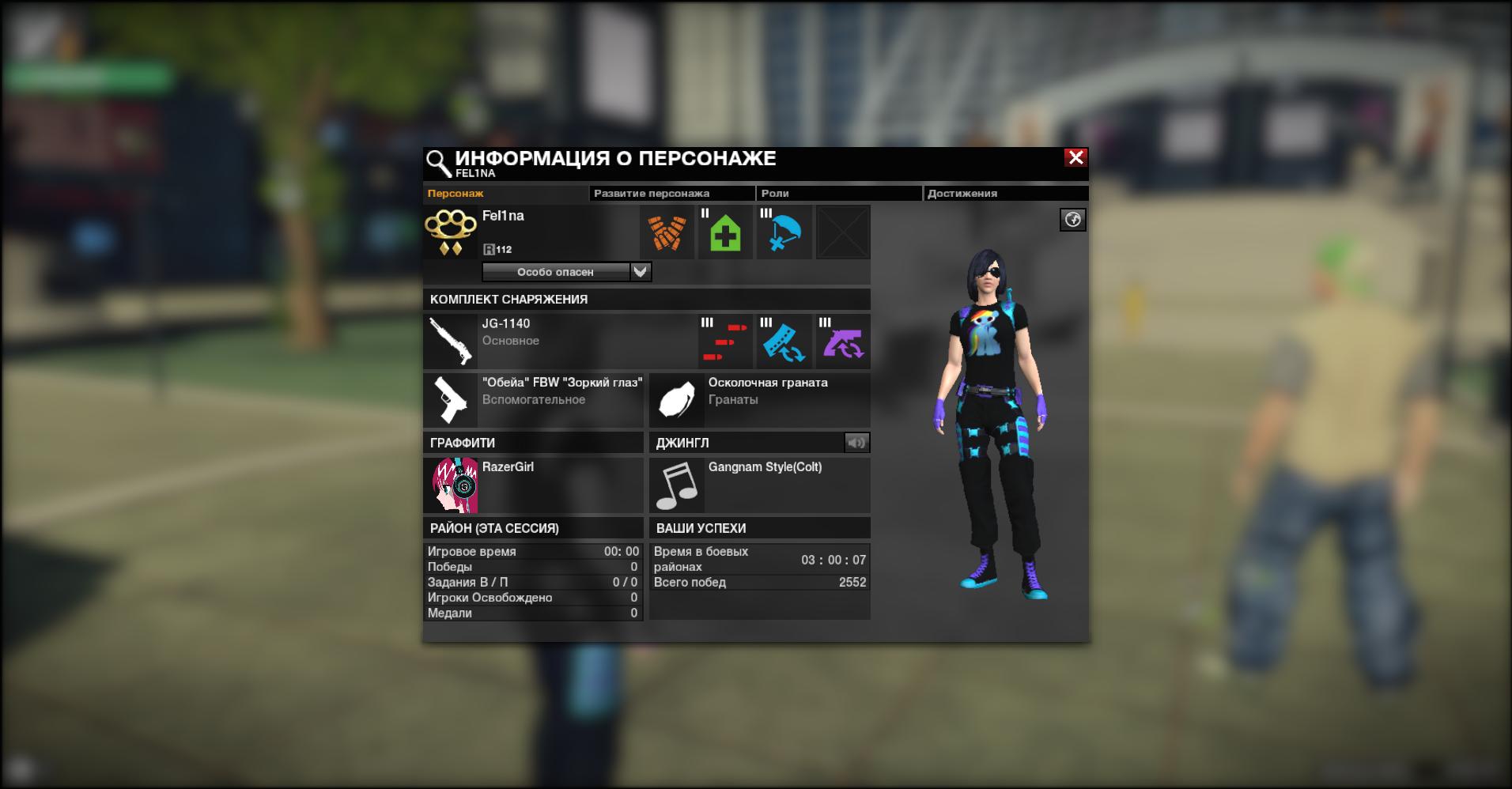1512x789 pixels.
Task: Select the blue parachute character modifier
Action: tap(784, 232)
